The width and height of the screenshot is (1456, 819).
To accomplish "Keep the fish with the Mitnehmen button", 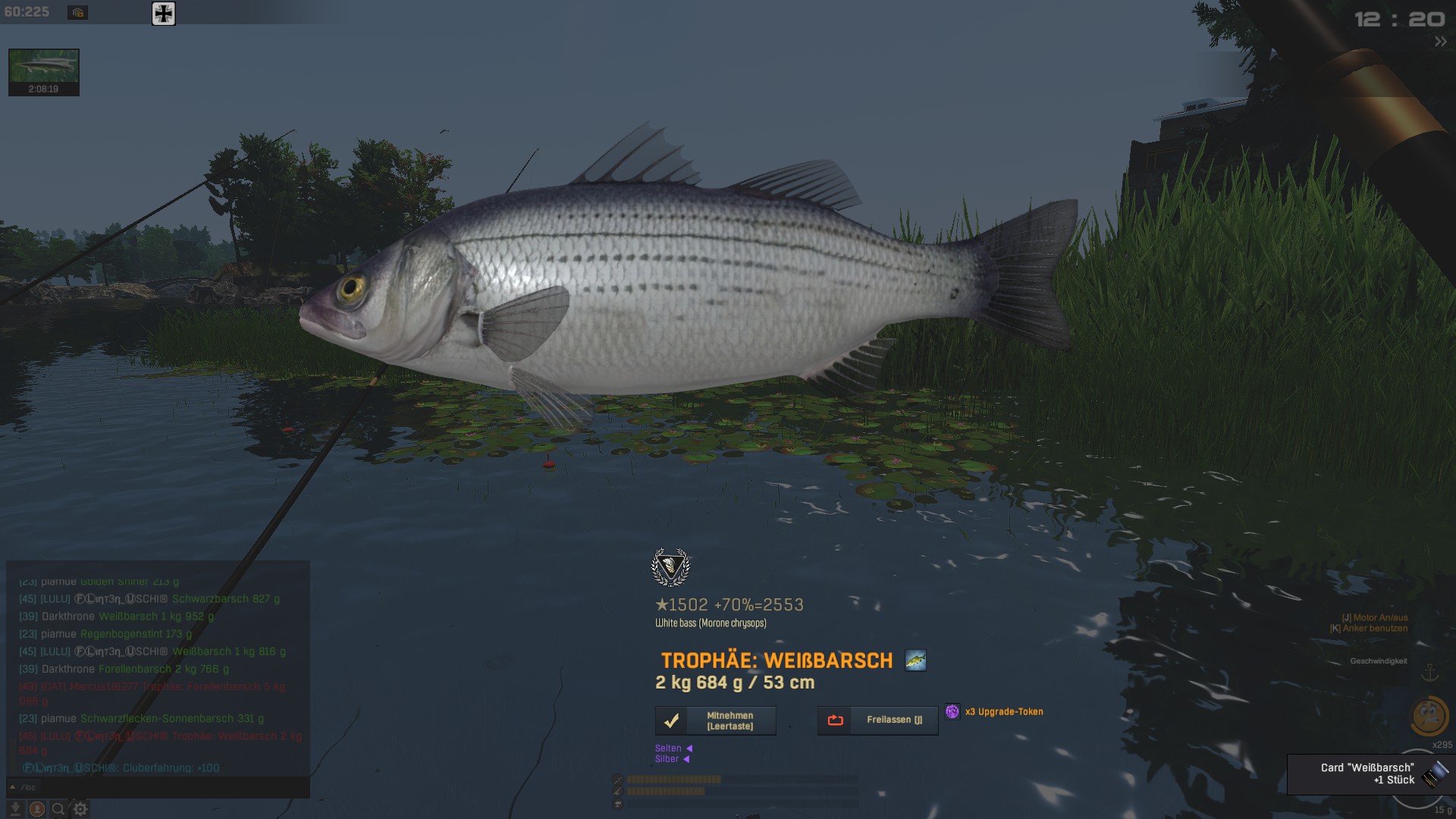I will click(x=715, y=720).
